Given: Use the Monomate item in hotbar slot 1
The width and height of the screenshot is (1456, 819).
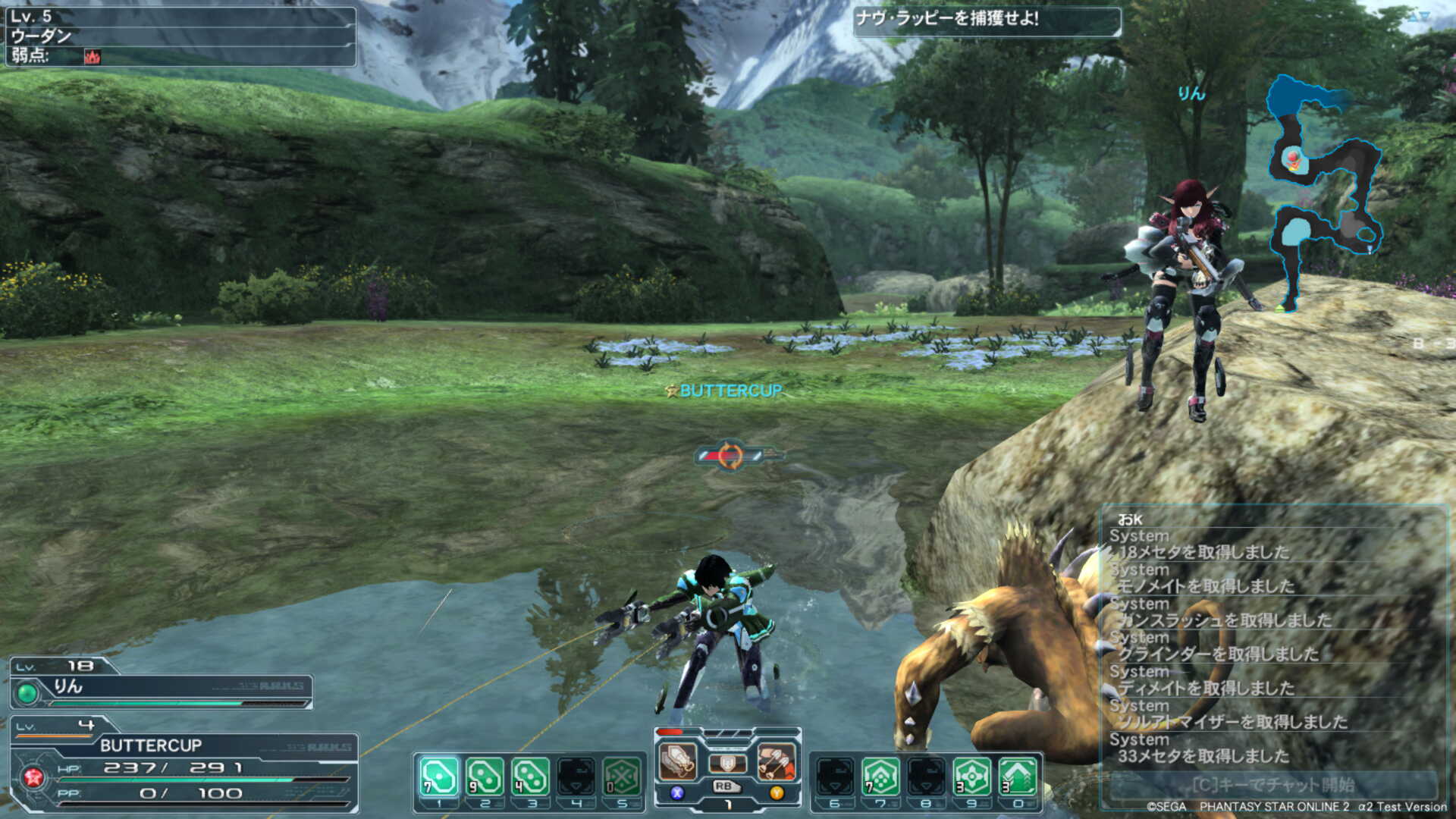Looking at the screenshot, I should click(x=439, y=777).
